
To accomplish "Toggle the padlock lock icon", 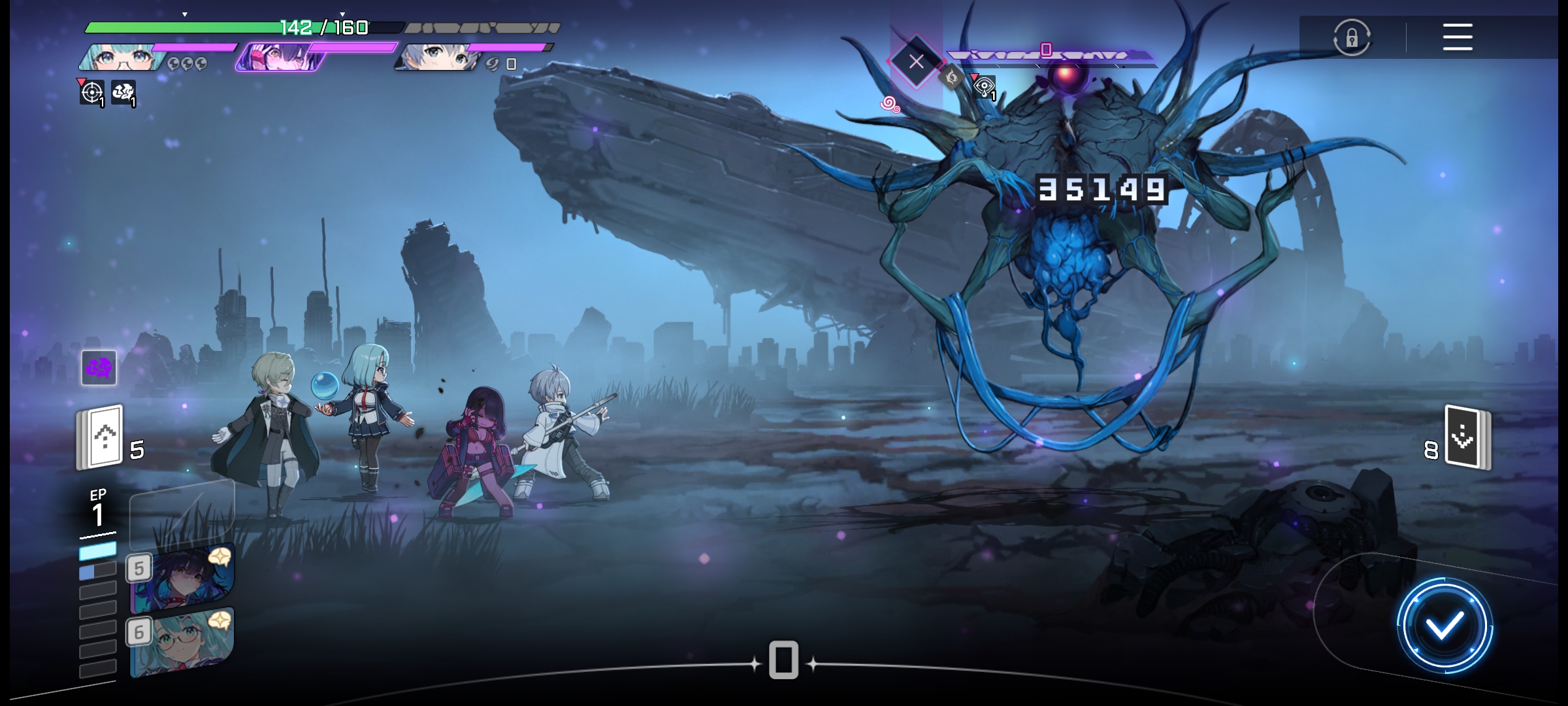I will coord(1351,38).
